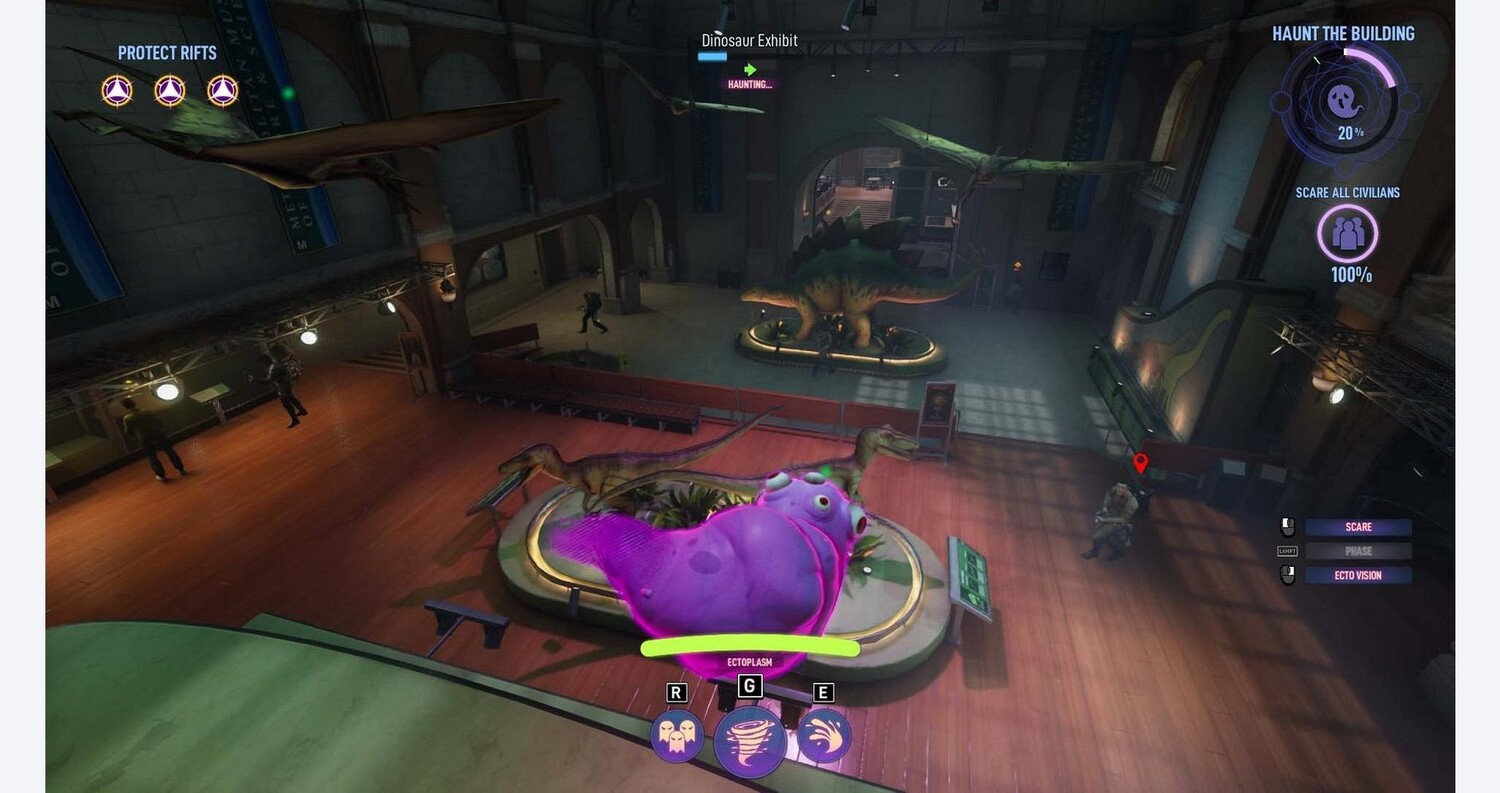The height and width of the screenshot is (793, 1500).
Task: Select the Phase action label
Action: 1358,551
